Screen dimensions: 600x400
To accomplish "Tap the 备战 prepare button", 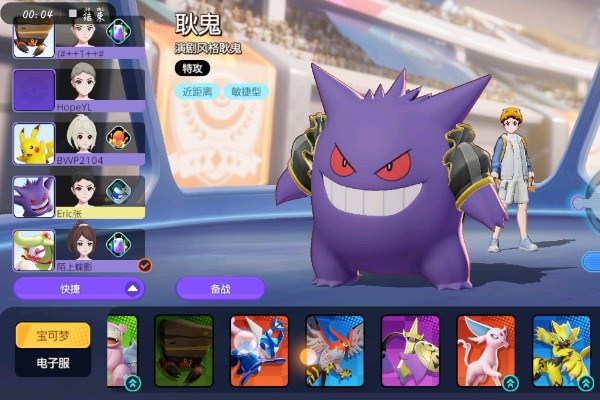I will [x=220, y=288].
